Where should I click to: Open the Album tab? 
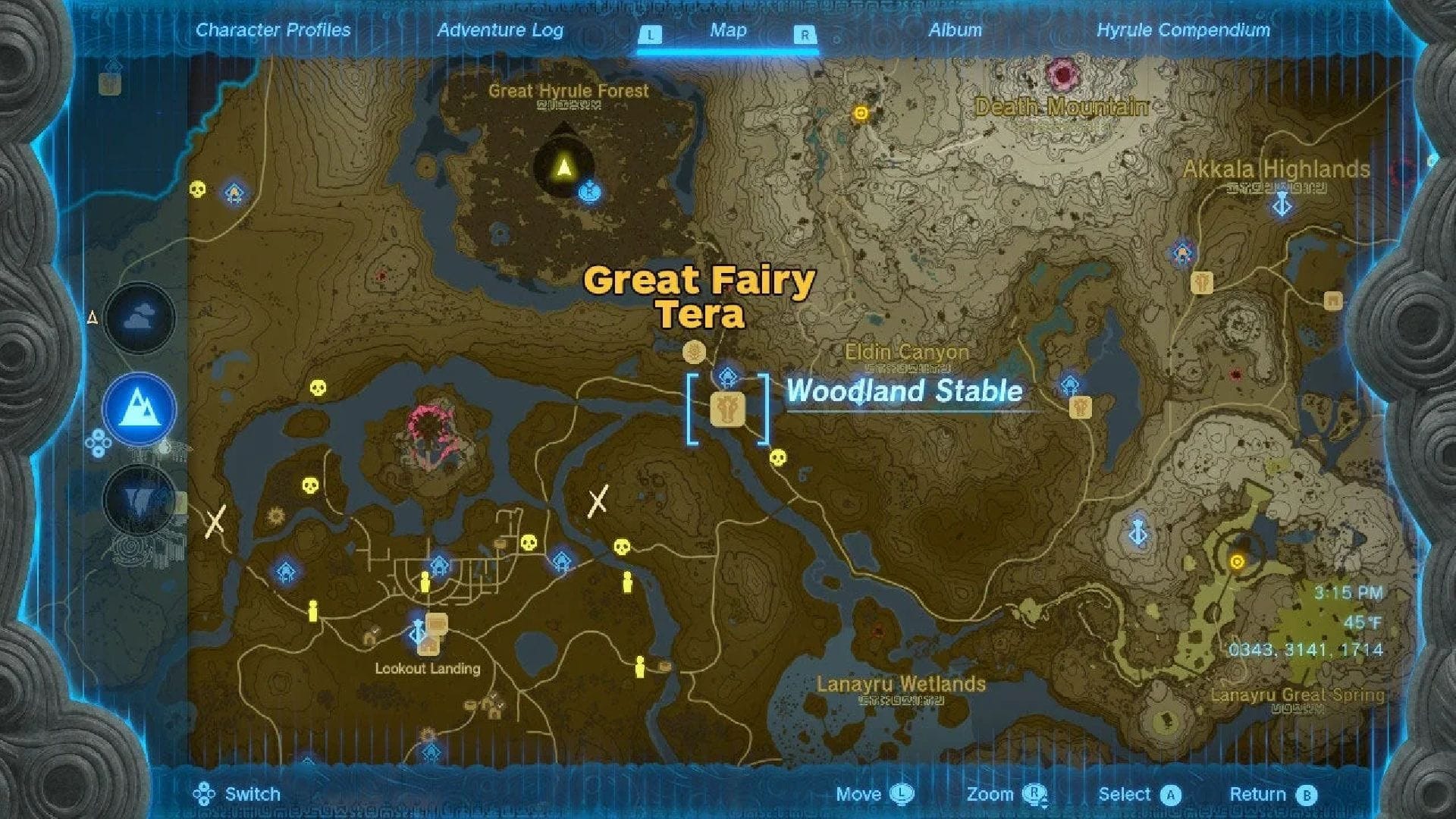[x=955, y=30]
